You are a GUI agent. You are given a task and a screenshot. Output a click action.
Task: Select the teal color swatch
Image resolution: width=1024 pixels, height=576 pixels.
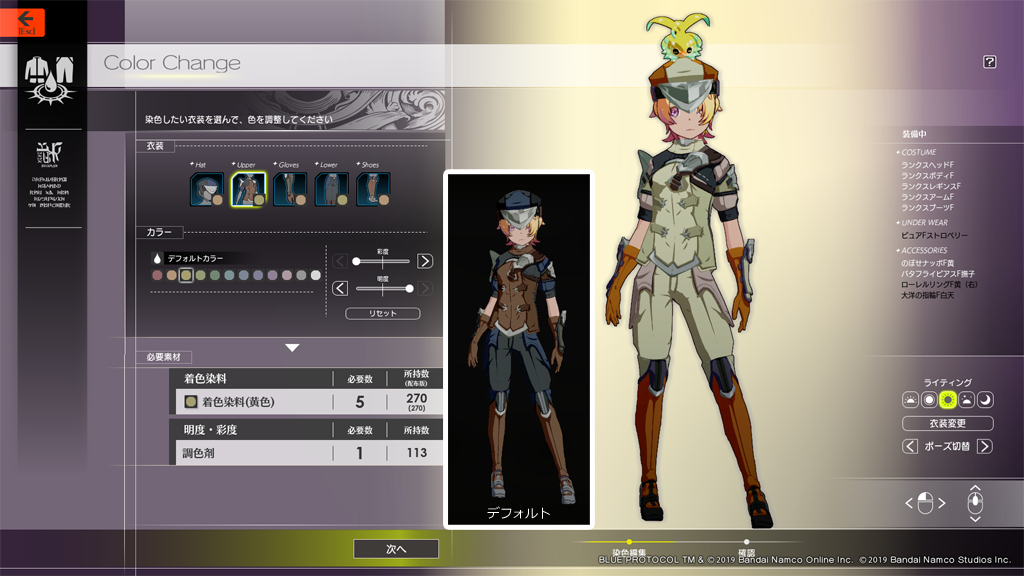click(230, 275)
